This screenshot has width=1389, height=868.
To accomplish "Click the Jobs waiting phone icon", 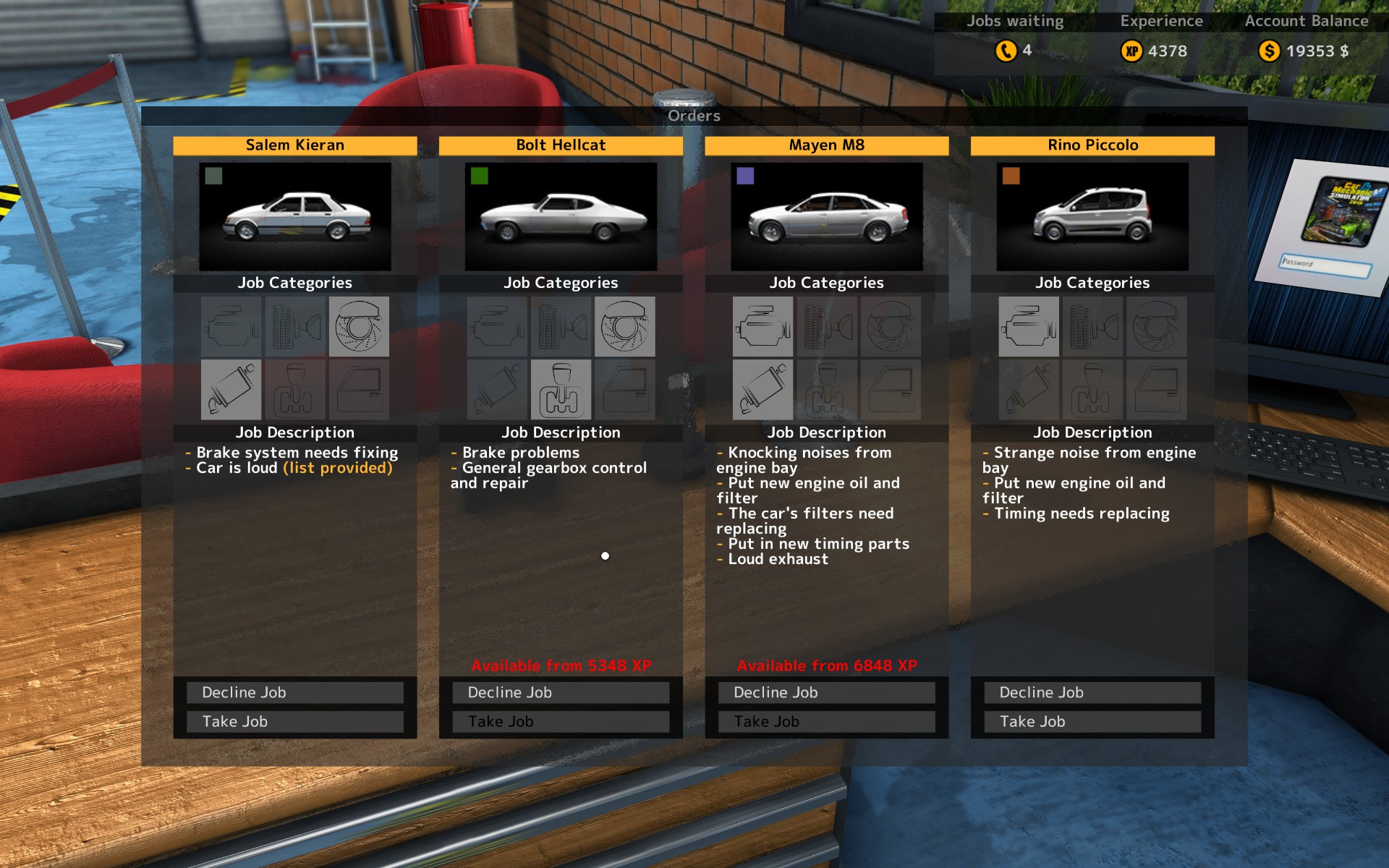I will pos(1006,51).
